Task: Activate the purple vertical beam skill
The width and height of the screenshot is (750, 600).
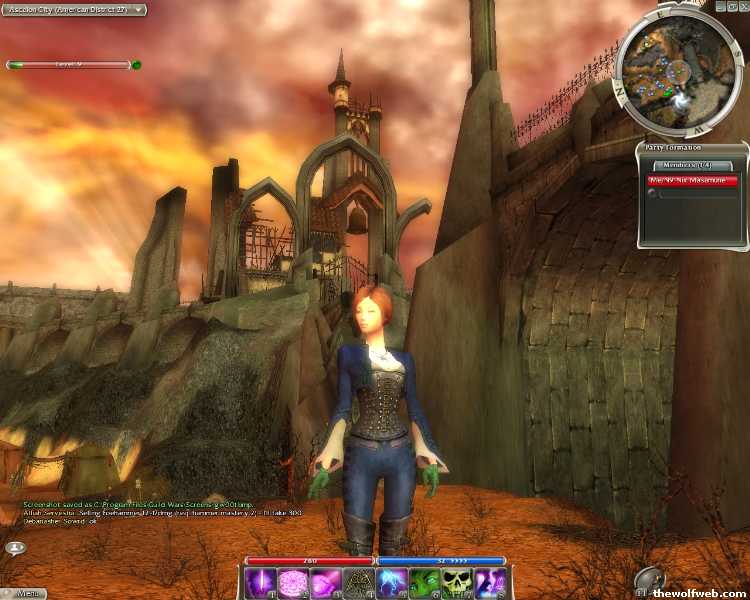Action: (261, 583)
